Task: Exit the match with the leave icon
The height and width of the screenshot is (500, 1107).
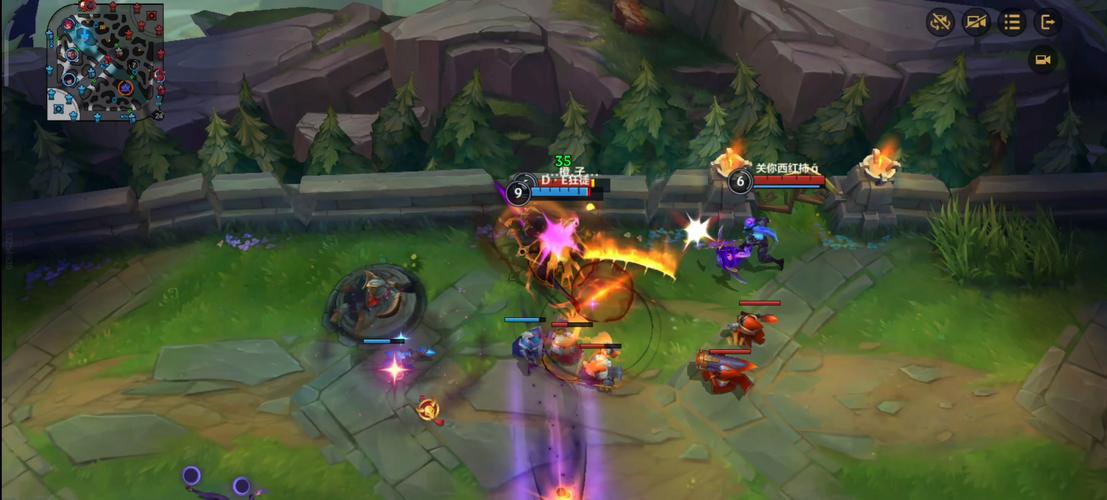Action: 1047,22
